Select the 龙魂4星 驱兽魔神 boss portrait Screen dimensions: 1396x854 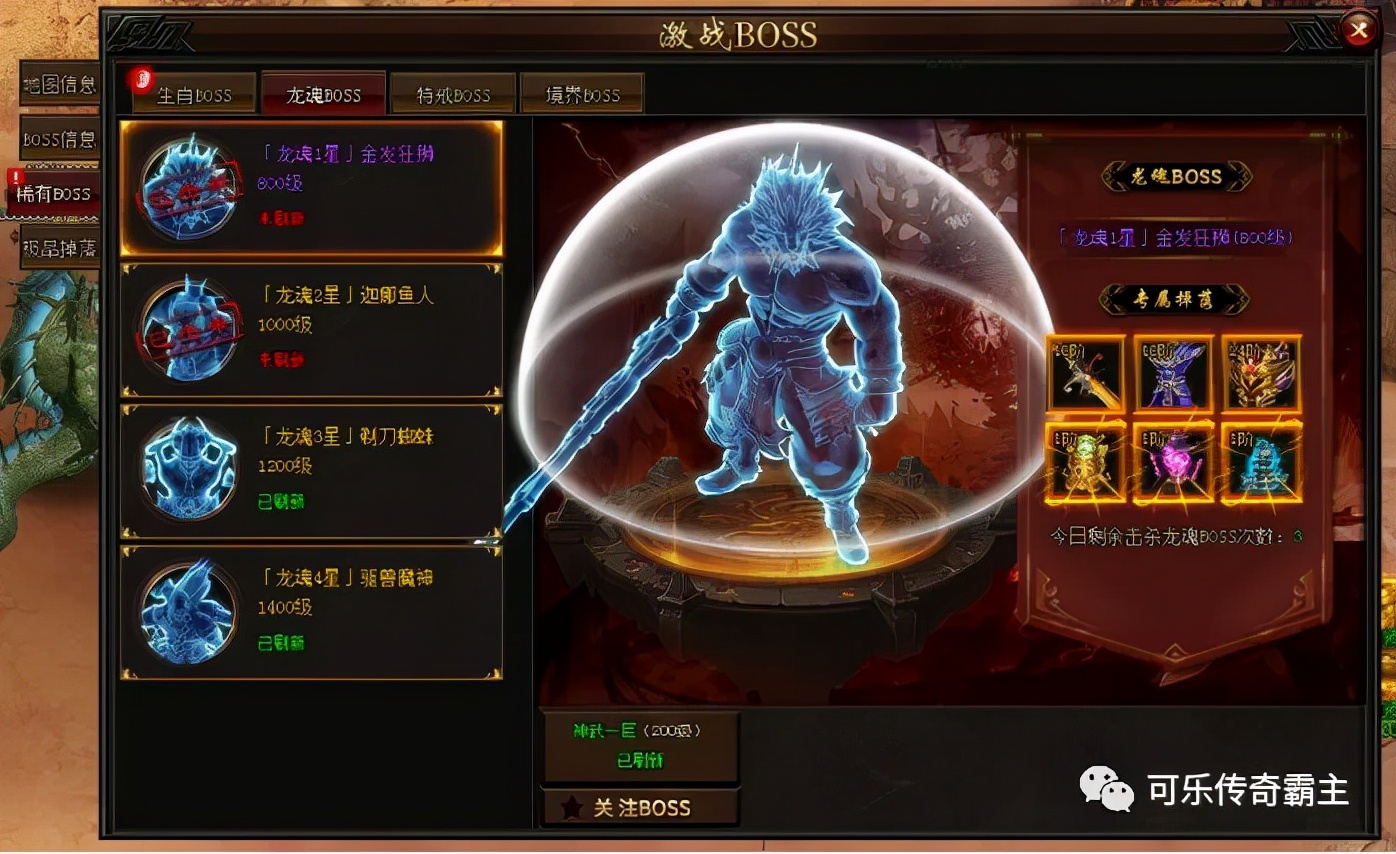(188, 613)
